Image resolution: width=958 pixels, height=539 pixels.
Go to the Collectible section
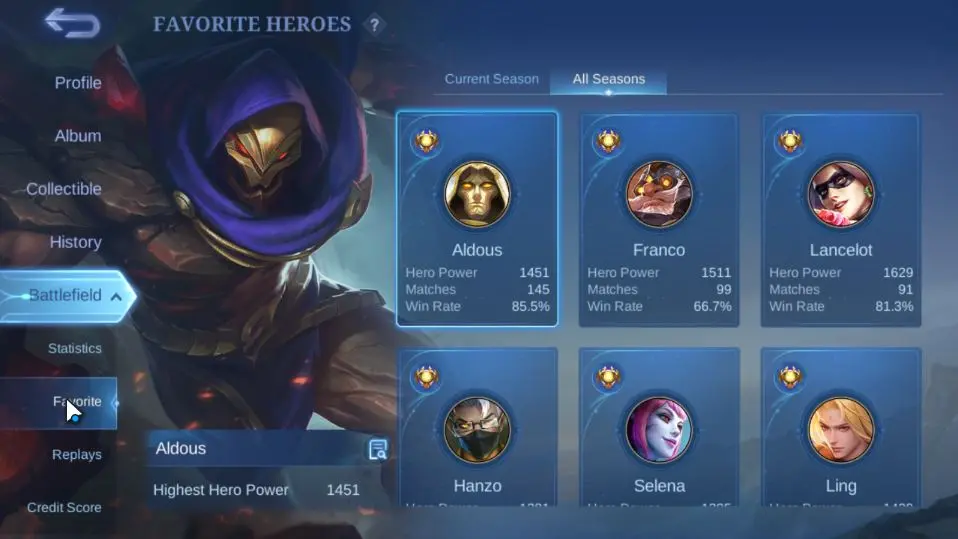click(x=64, y=189)
